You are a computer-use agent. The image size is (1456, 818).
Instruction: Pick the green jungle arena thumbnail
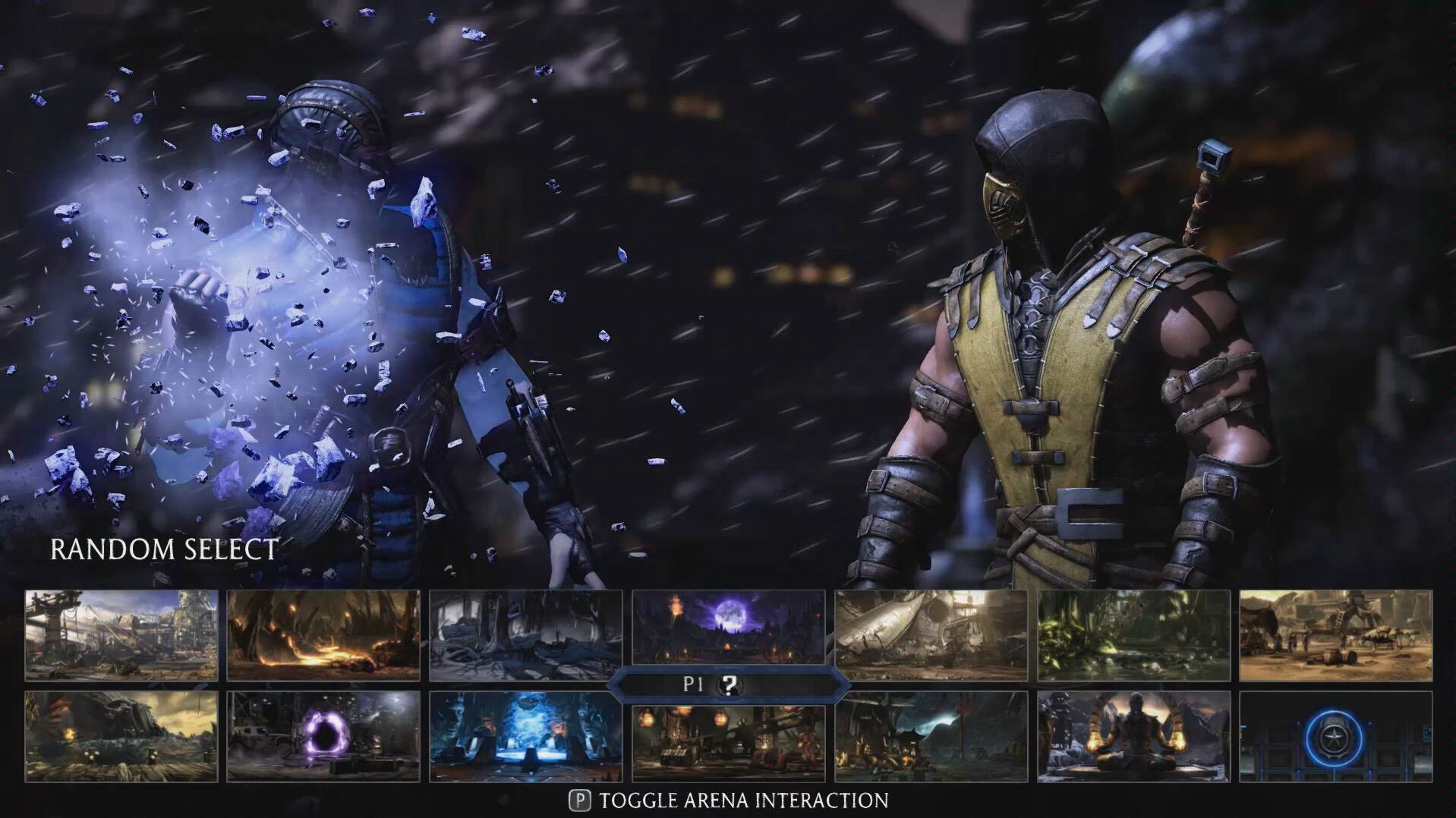(1133, 635)
